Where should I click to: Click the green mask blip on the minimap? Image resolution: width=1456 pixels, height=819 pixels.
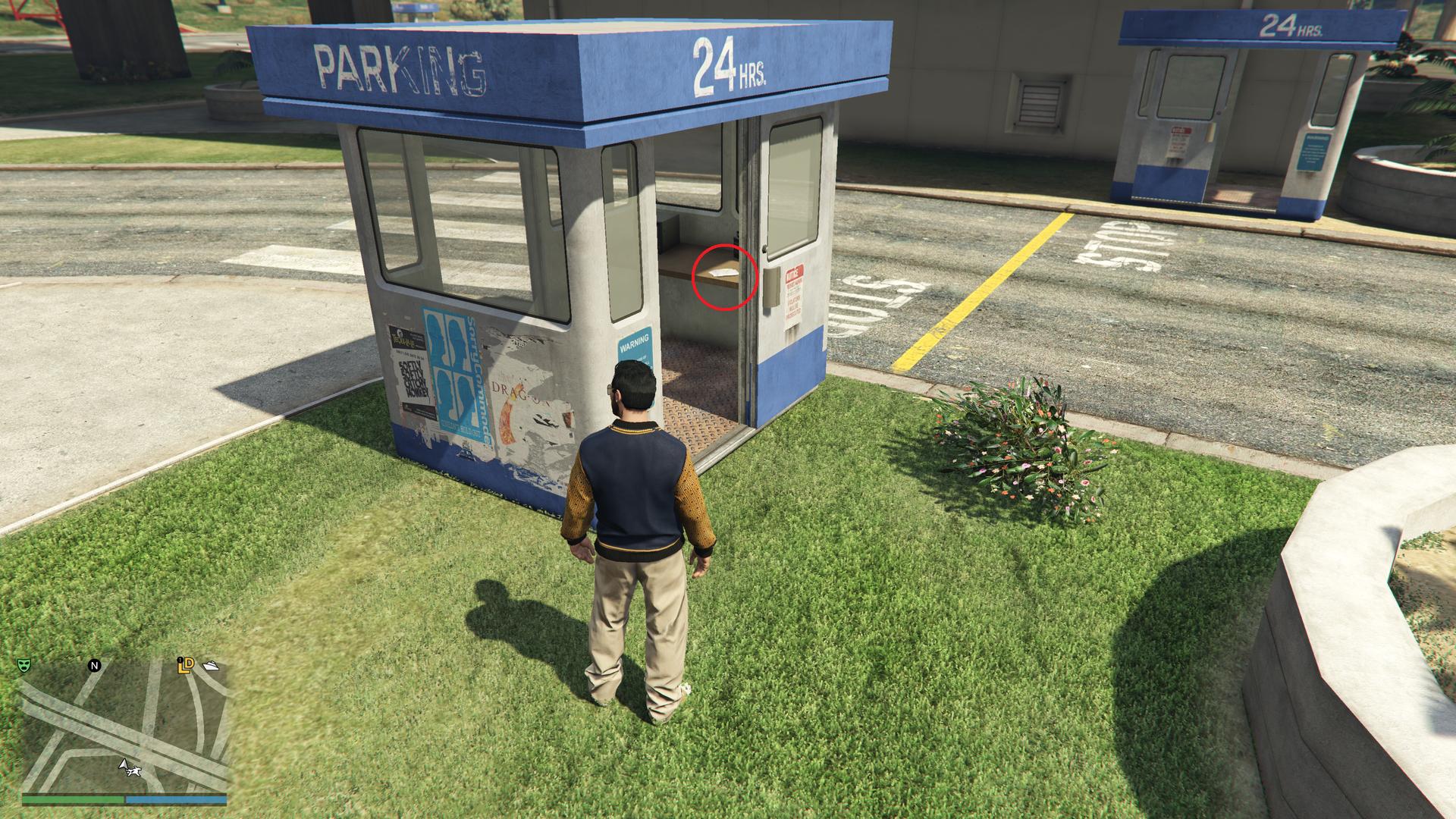coord(24,665)
